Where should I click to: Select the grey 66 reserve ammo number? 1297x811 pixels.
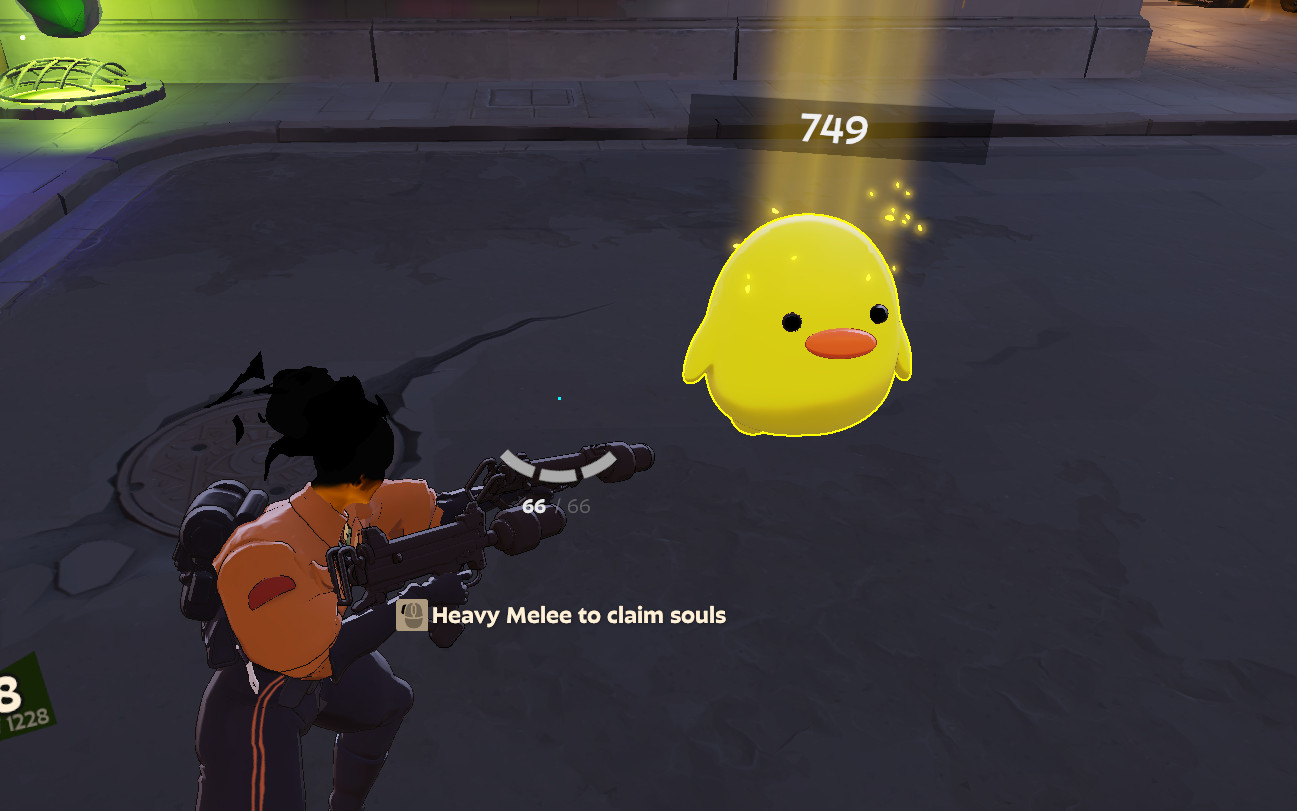[x=578, y=505]
